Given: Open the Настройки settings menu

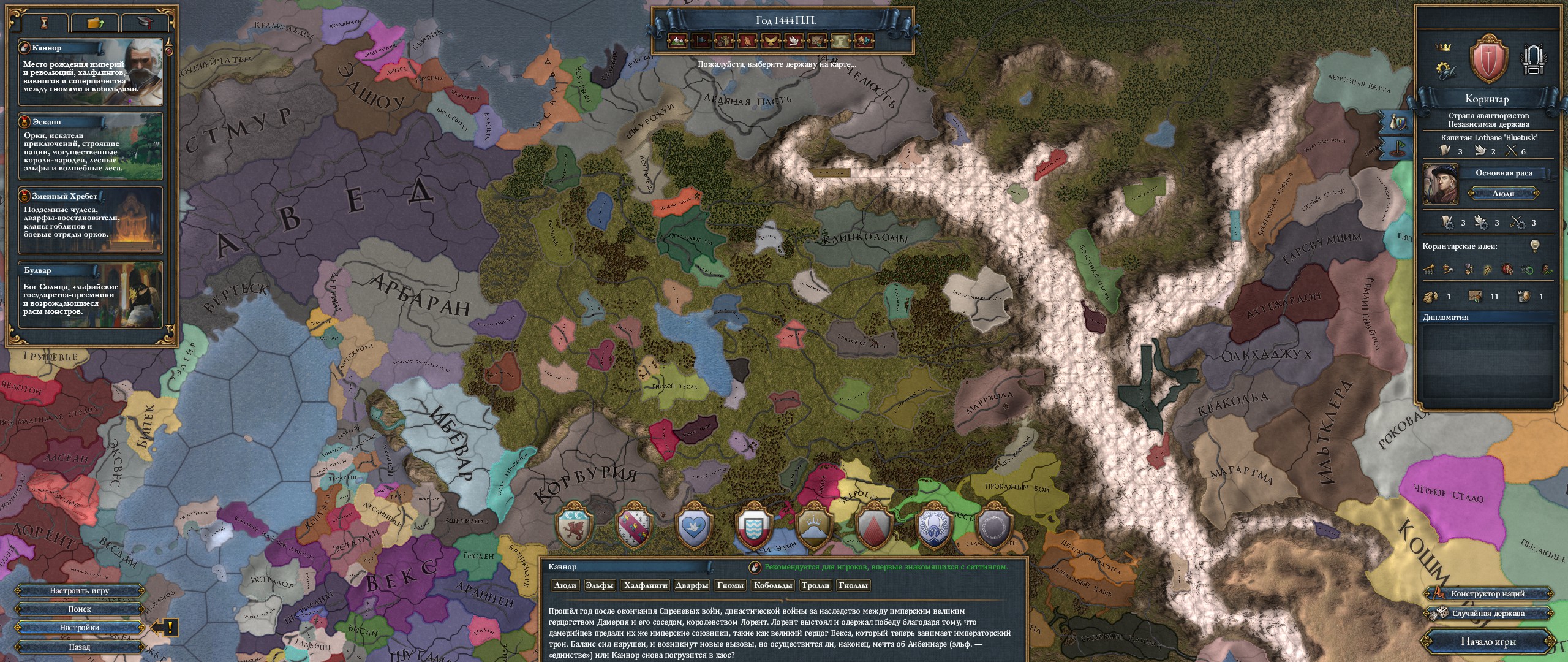Looking at the screenshot, I should (x=80, y=628).
